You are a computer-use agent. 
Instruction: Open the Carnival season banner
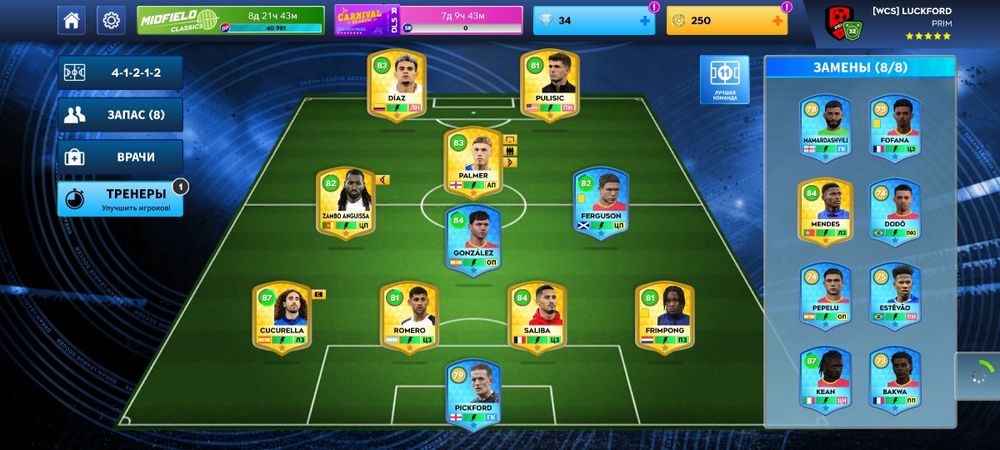[428, 19]
